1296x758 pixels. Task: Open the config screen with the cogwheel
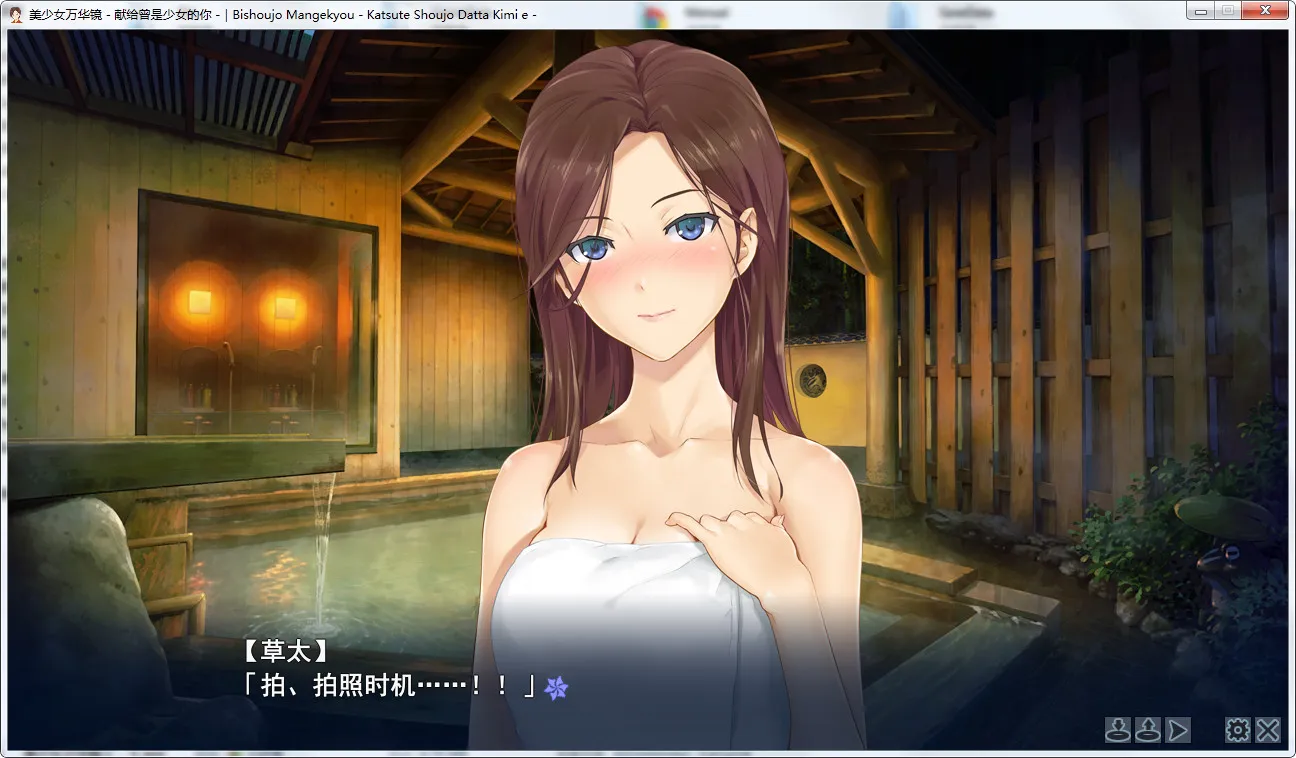click(x=1237, y=730)
